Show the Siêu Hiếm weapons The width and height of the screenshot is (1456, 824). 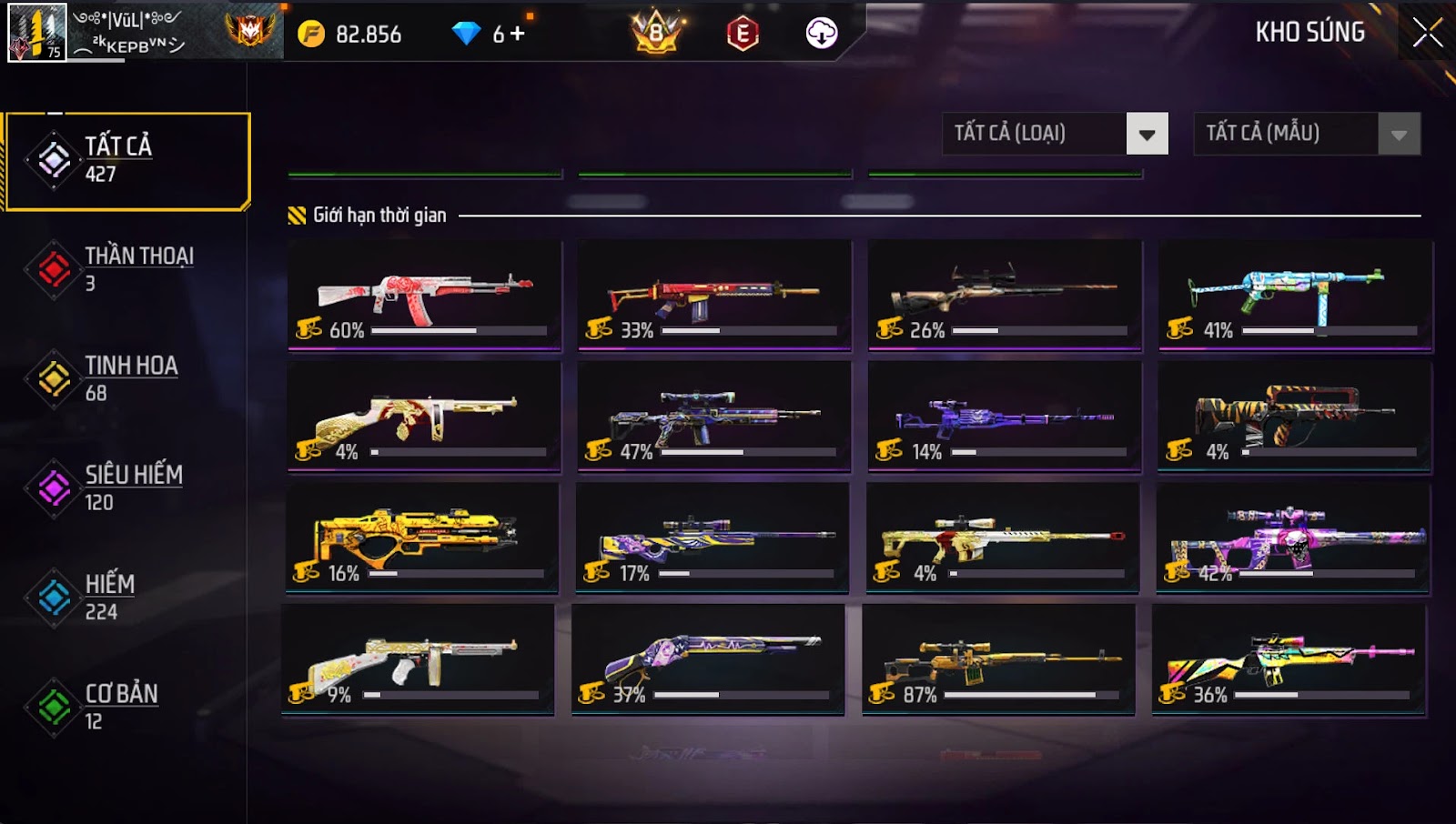127,487
